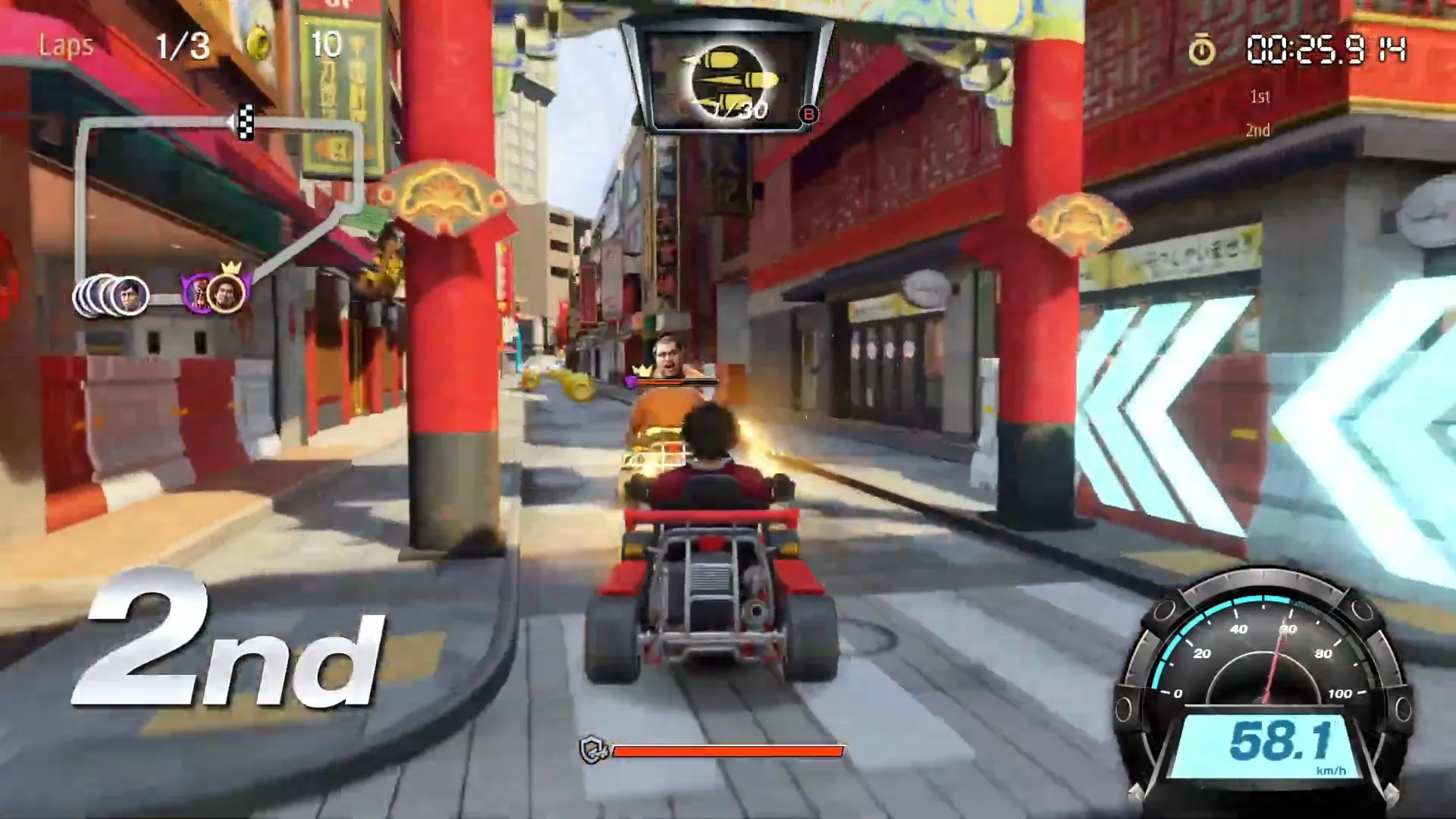Image resolution: width=1456 pixels, height=819 pixels.
Task: Click the stacked racer portraits on the minimap
Action: [114, 296]
